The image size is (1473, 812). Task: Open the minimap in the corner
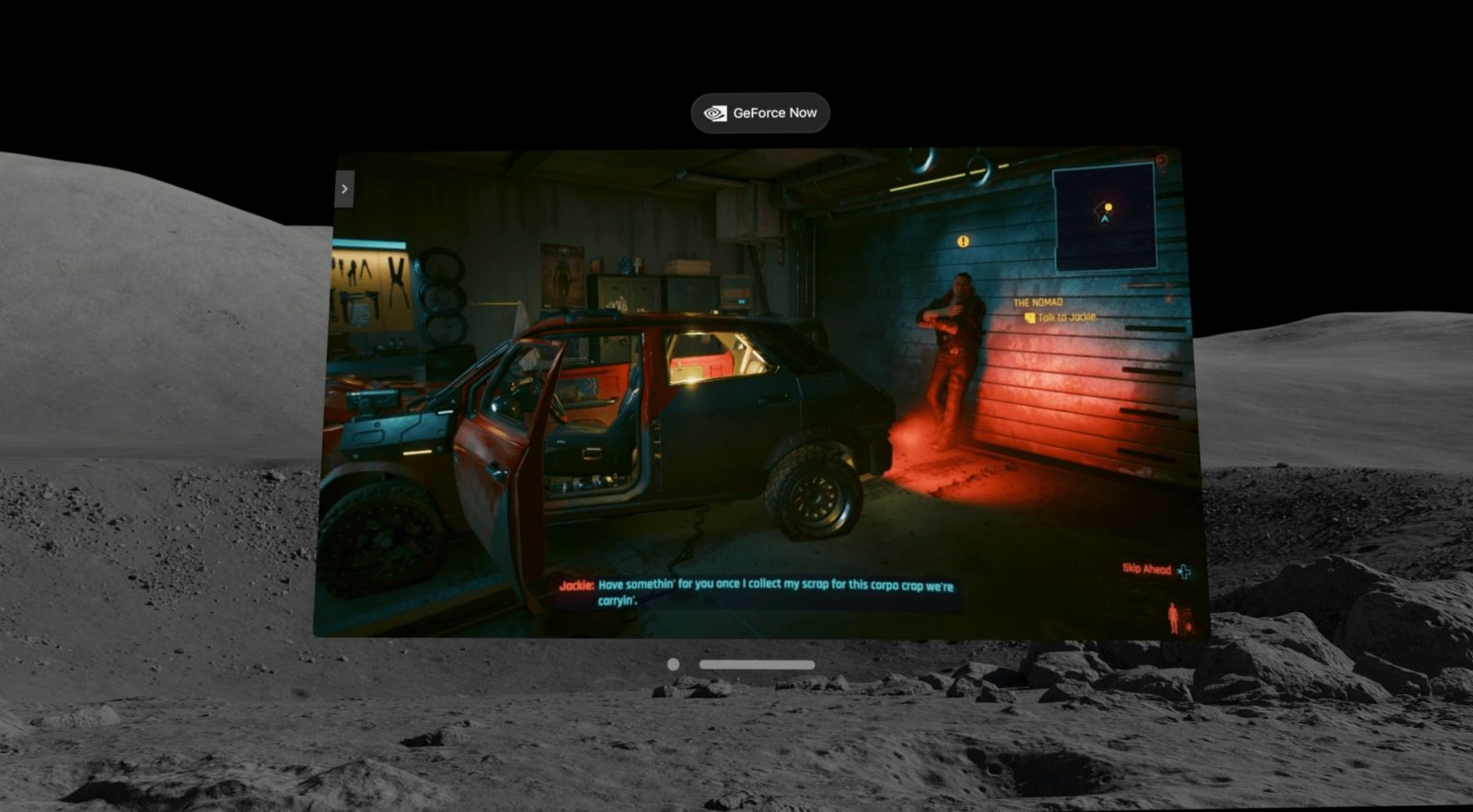pos(1104,216)
